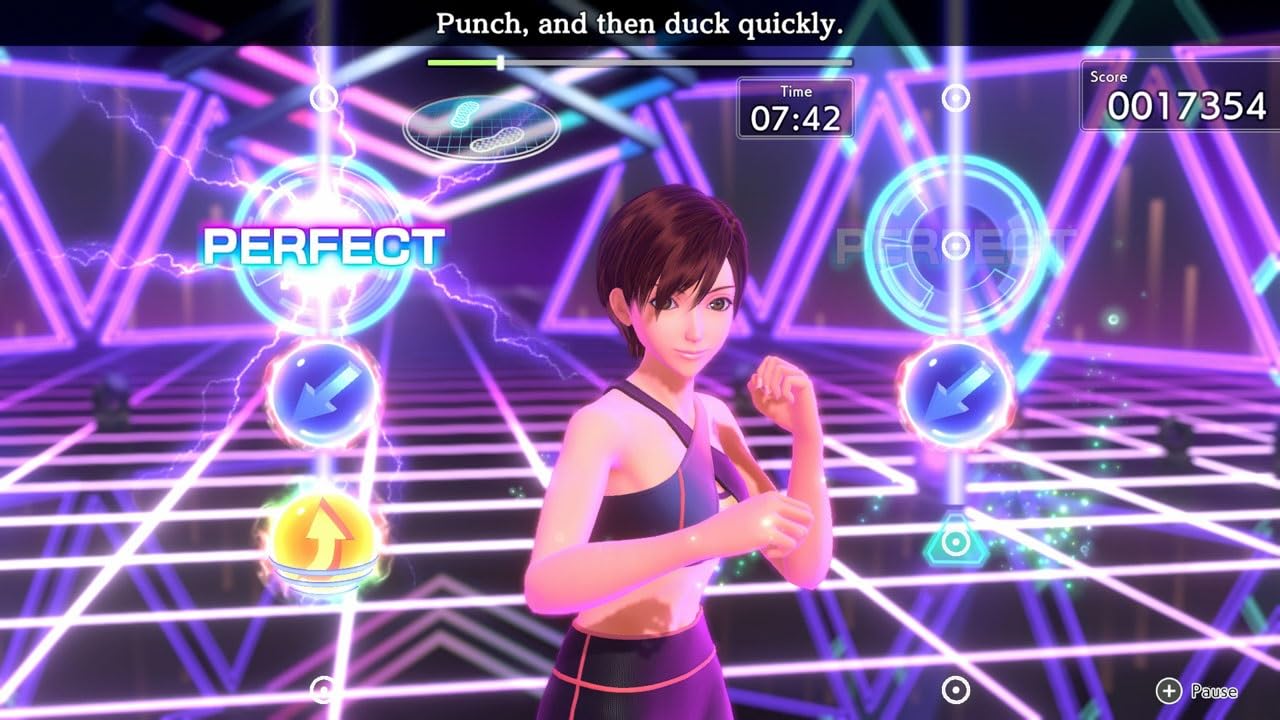Click the instruction banner at the top
Image resolution: width=1280 pixels, height=720 pixels.
(640, 23)
